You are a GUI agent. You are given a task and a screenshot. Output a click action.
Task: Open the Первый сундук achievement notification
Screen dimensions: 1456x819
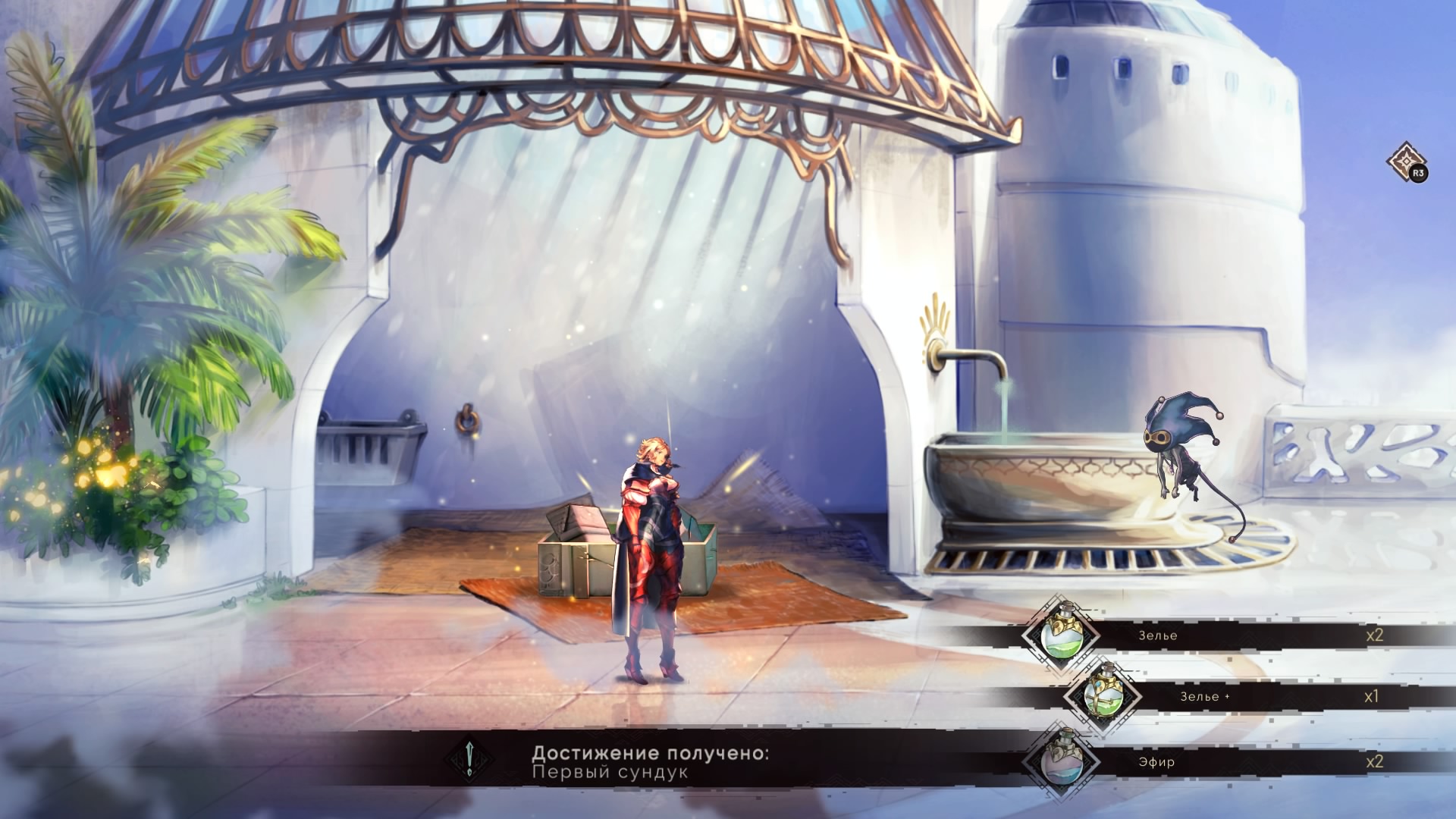(x=650, y=762)
